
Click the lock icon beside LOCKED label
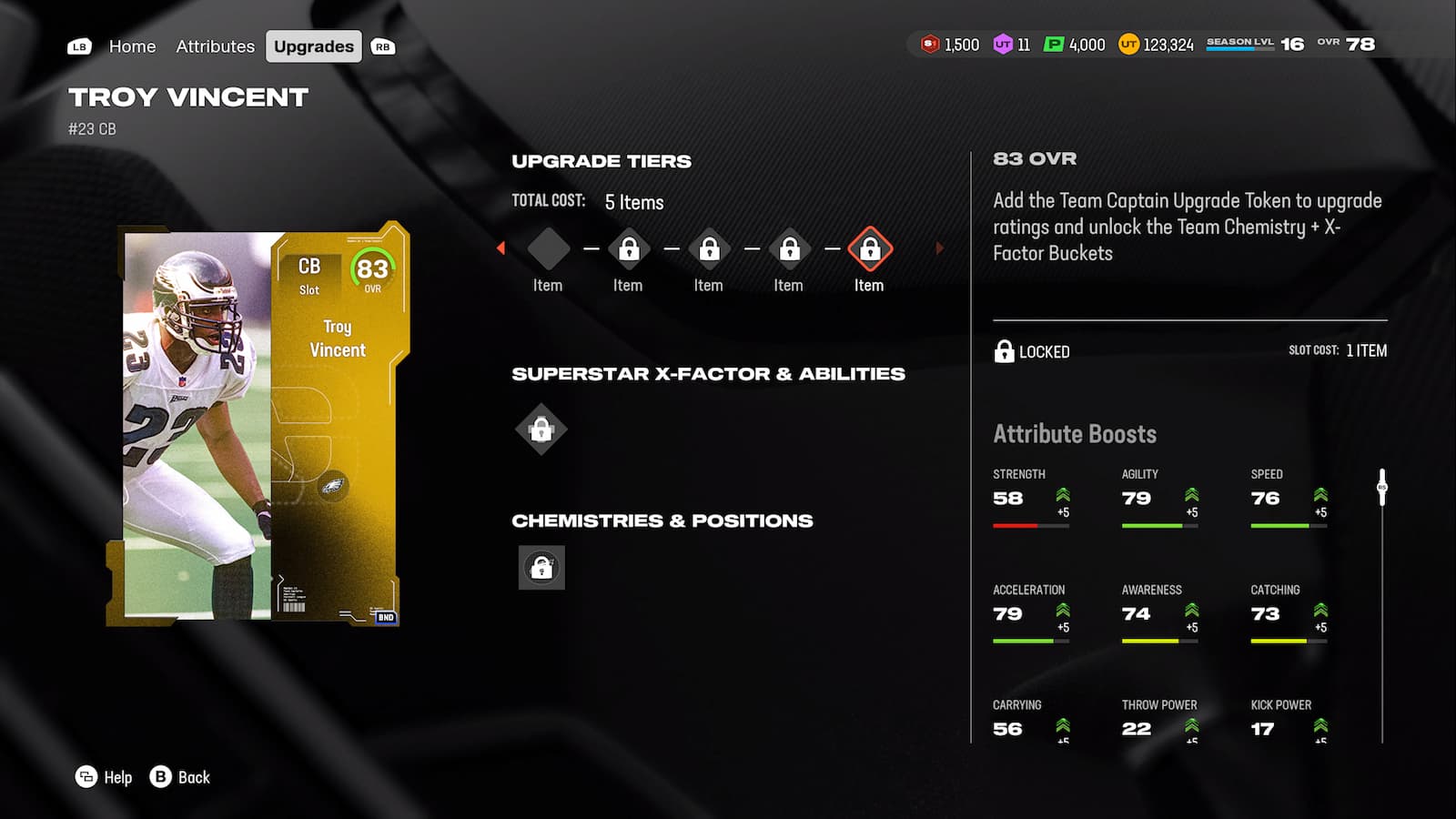click(x=1005, y=351)
